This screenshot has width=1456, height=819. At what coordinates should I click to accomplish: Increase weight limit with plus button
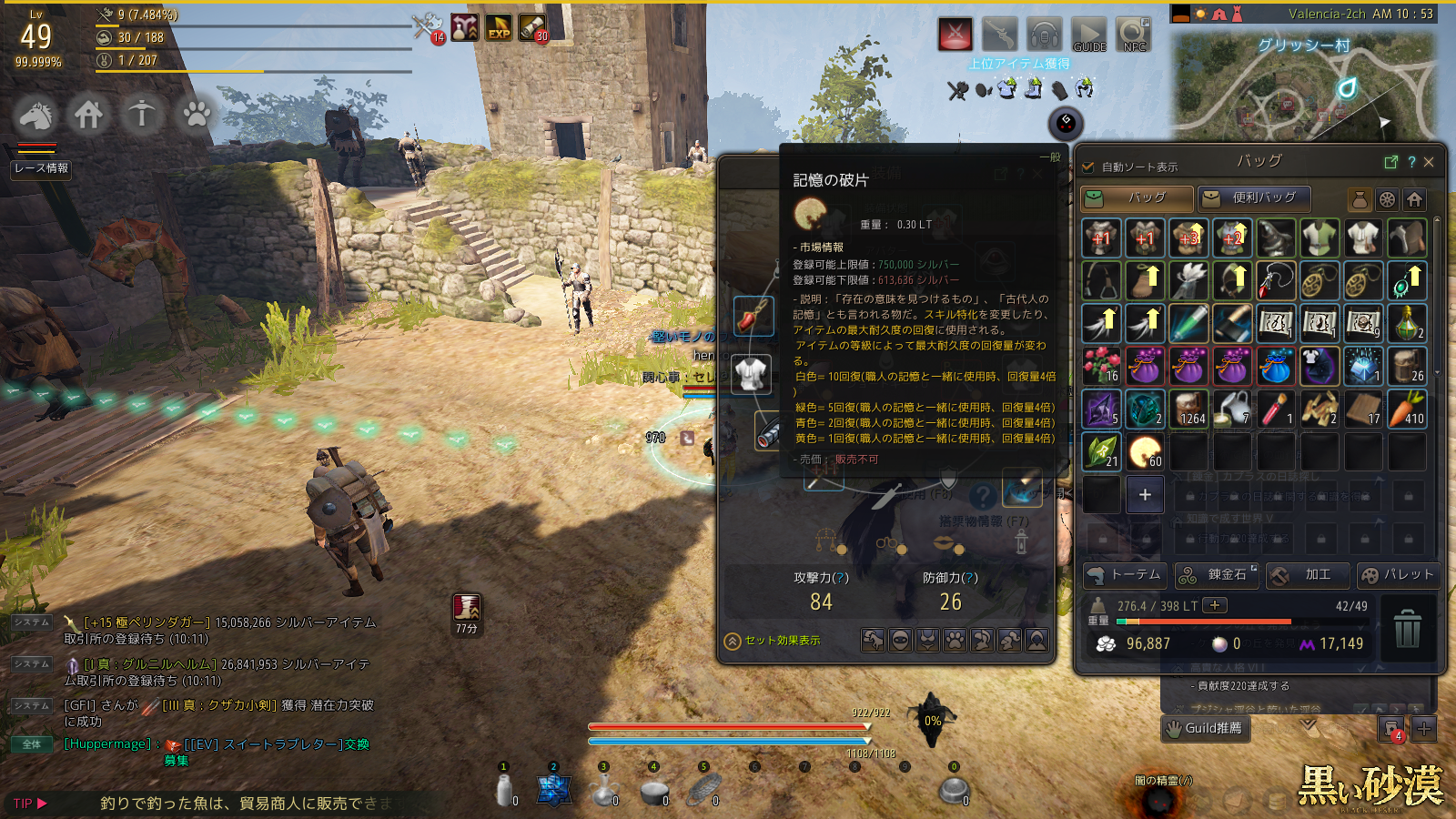click(1215, 605)
